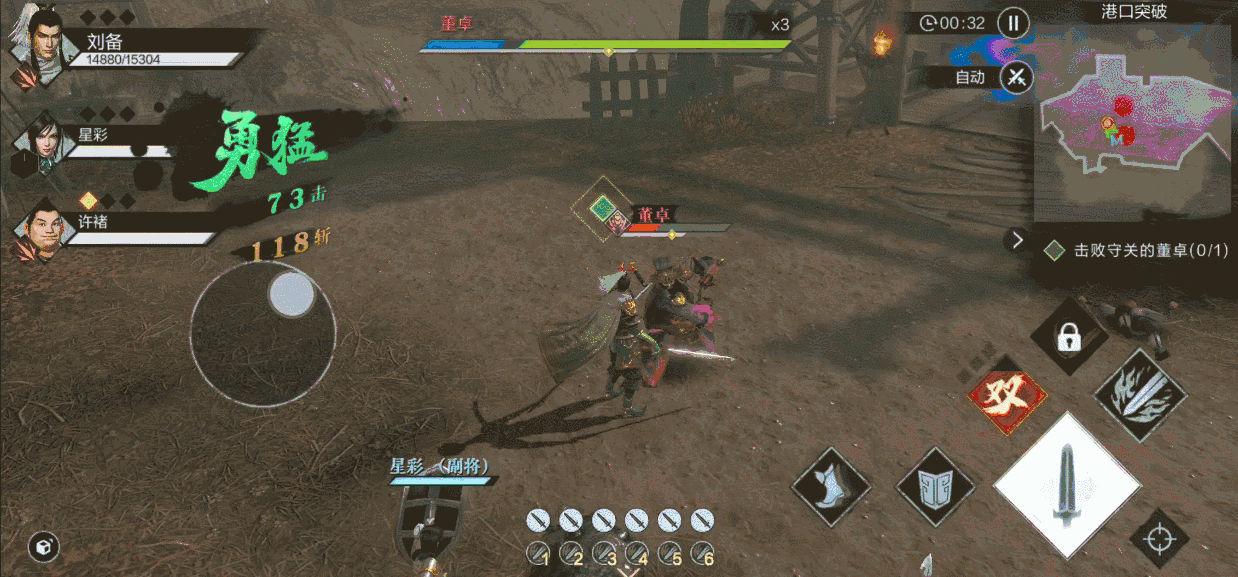Toggle the 自动 auto-battle button
Viewport: 1238px width, 577px height.
(1017, 77)
